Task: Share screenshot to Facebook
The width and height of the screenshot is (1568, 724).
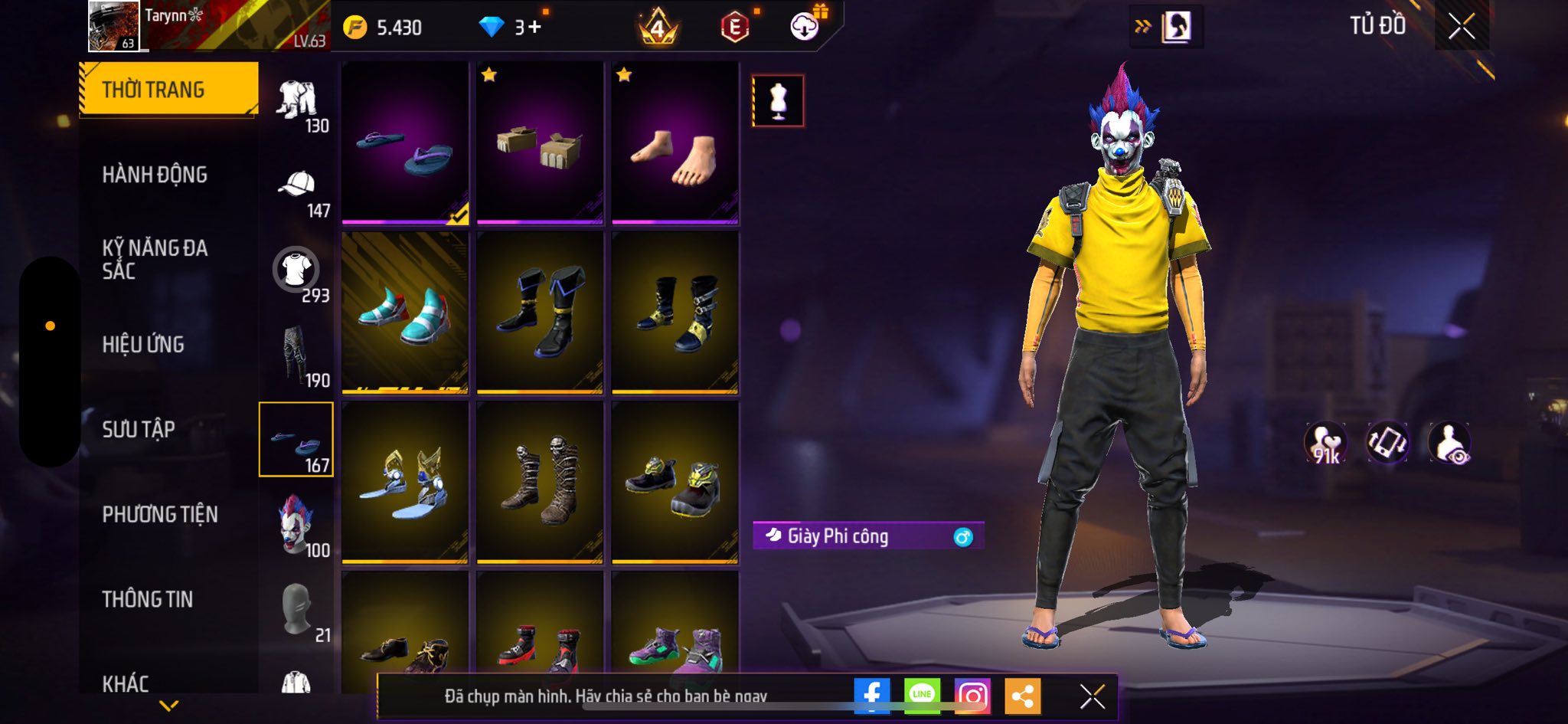Action: (x=871, y=695)
